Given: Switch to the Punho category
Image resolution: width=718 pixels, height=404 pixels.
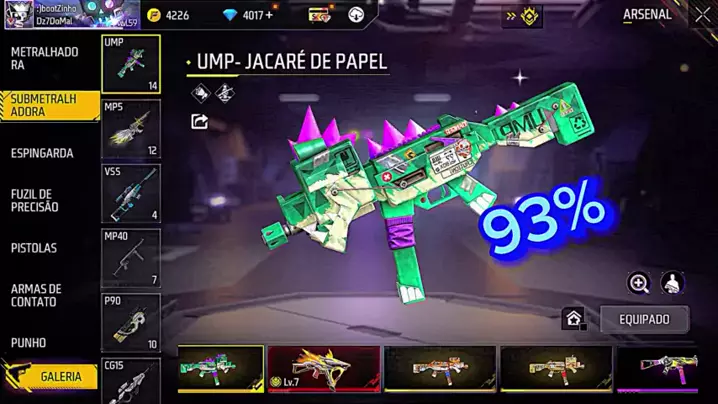Looking at the screenshot, I should (29, 342).
